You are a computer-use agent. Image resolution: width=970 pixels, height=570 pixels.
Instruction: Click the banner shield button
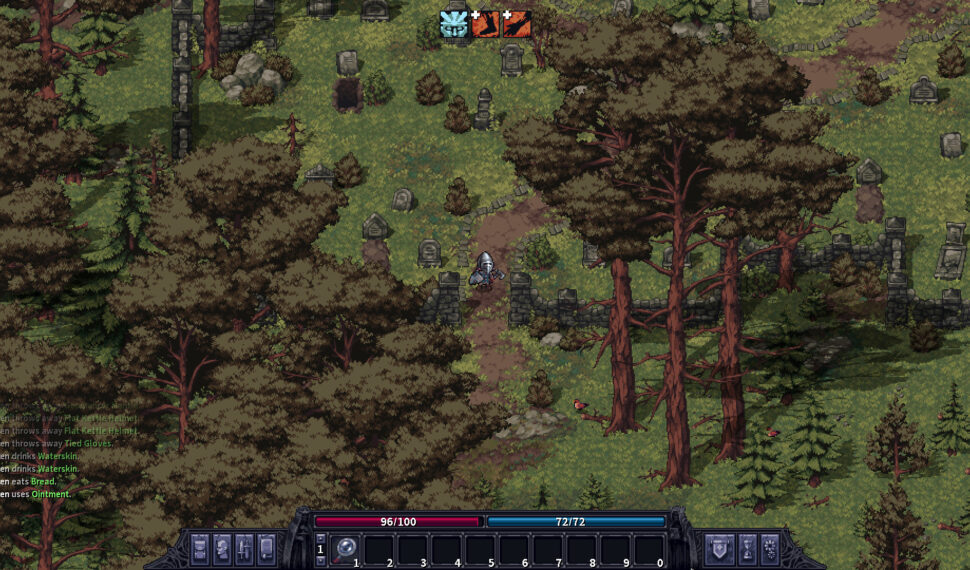tap(720, 549)
